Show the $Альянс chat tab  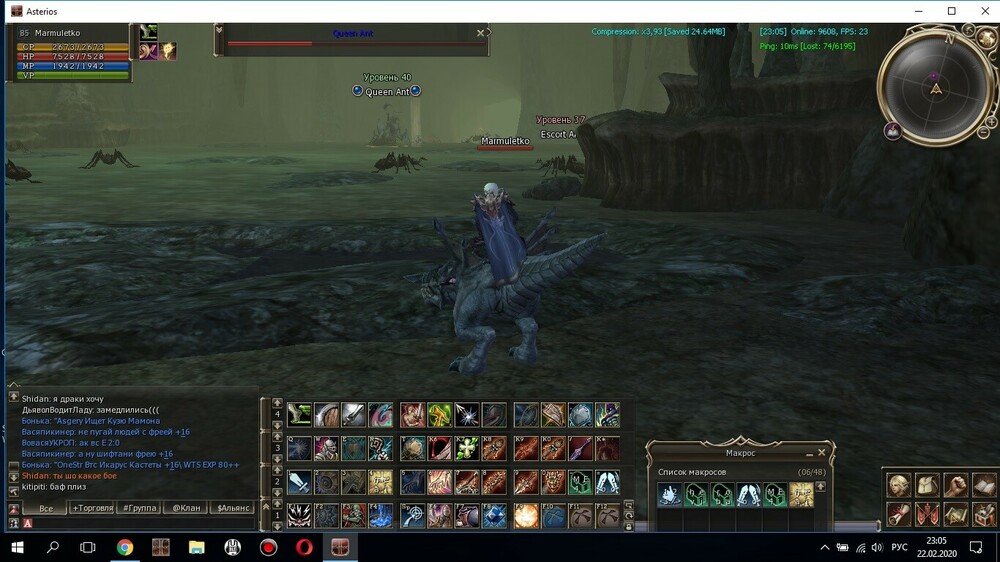click(233, 508)
